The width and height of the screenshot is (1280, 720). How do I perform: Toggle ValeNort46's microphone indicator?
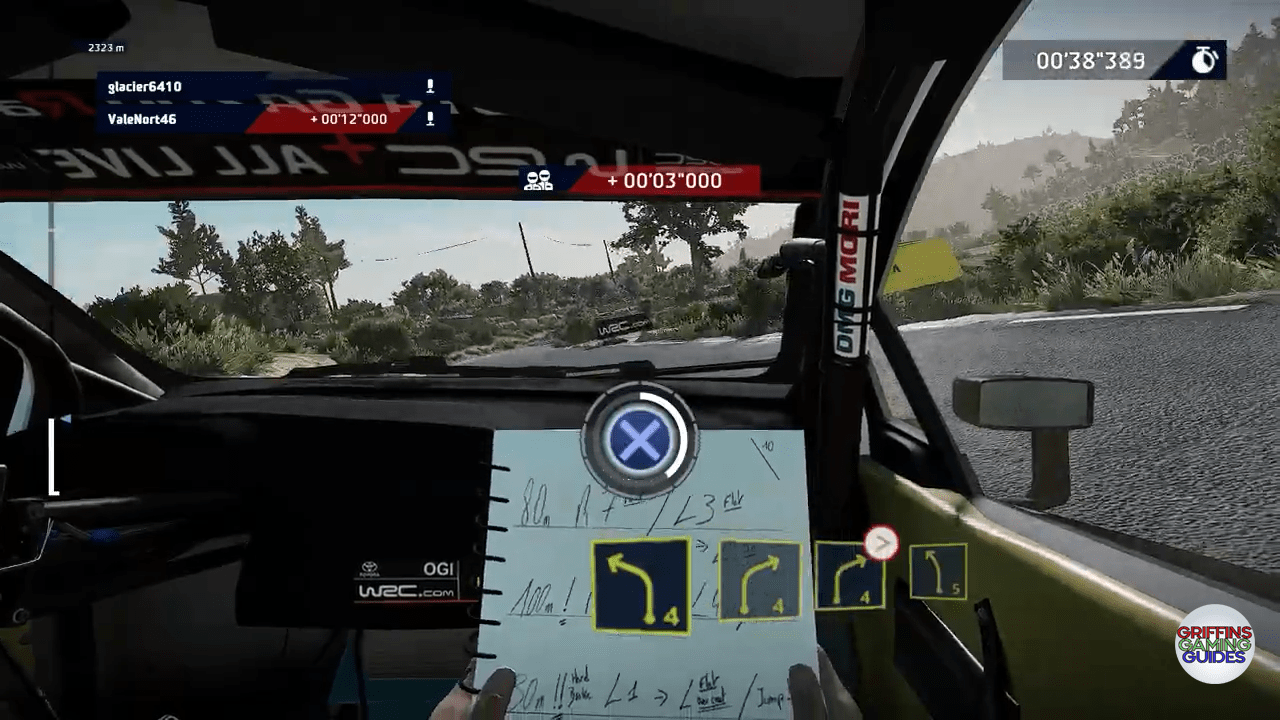point(430,118)
